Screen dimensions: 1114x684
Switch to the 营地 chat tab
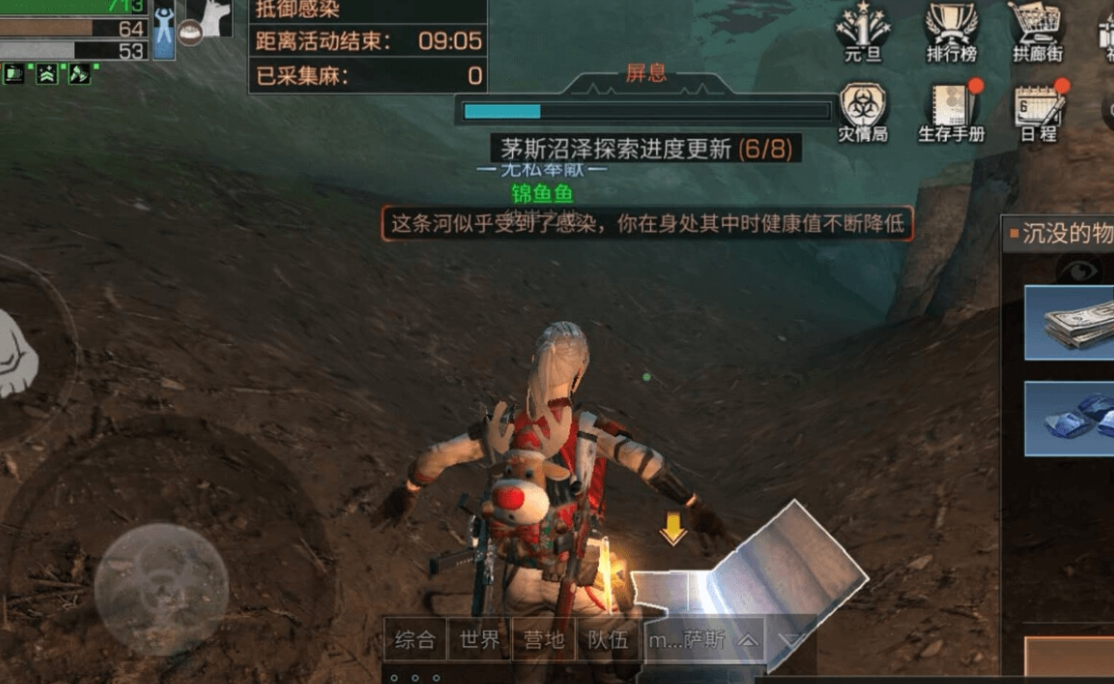(x=543, y=639)
